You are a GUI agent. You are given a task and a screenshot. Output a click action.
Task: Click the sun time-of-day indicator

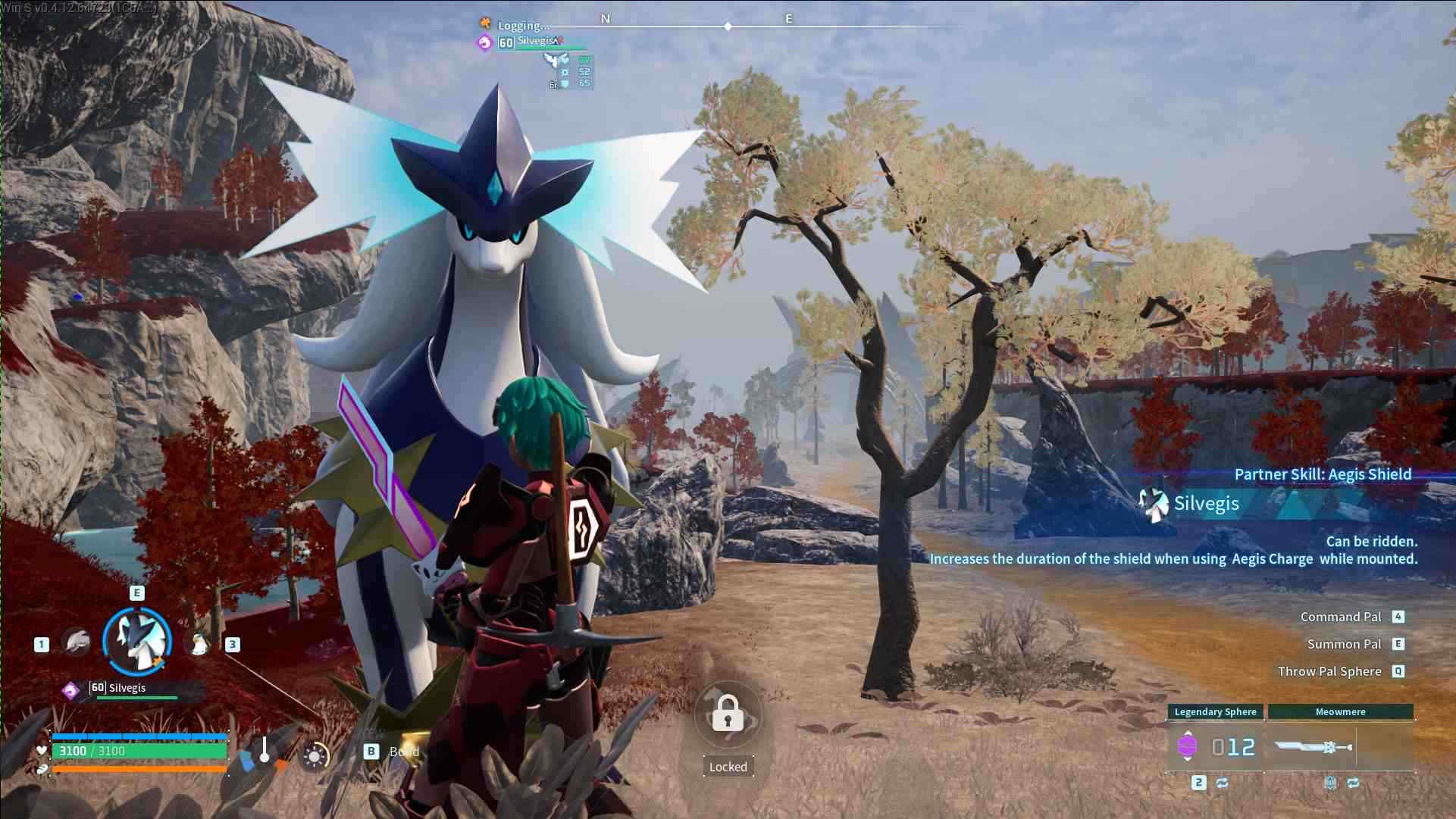click(x=315, y=755)
